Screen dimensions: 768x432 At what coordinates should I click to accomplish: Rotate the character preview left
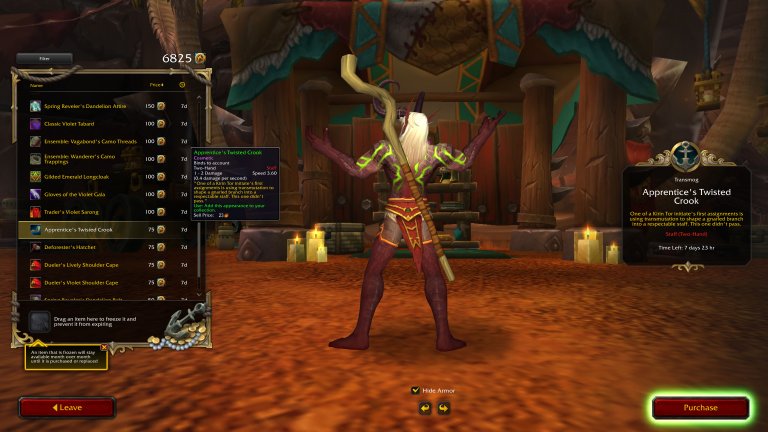click(424, 408)
